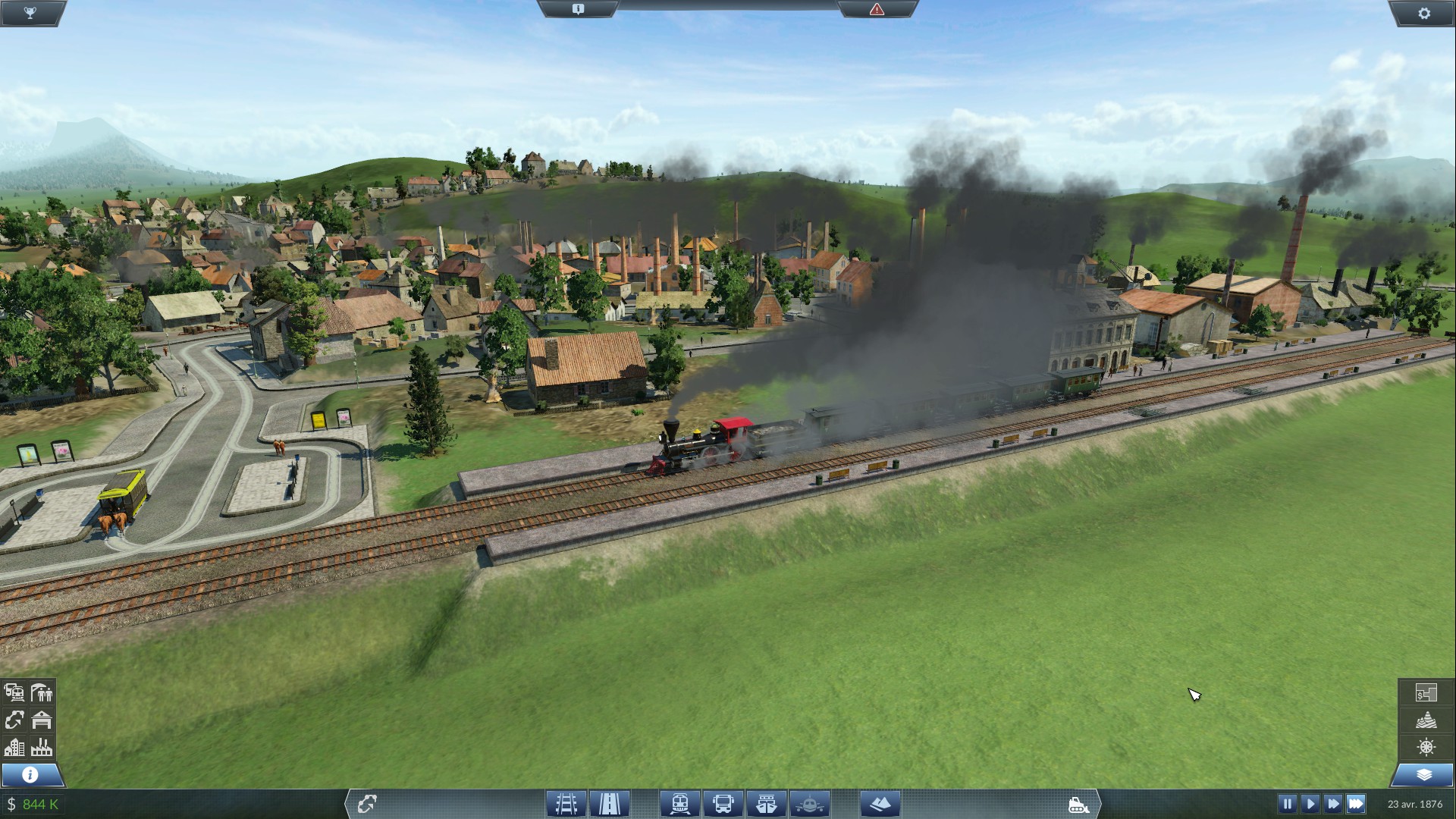Open the message notification tab
This screenshot has width=1456, height=819.
(578, 9)
